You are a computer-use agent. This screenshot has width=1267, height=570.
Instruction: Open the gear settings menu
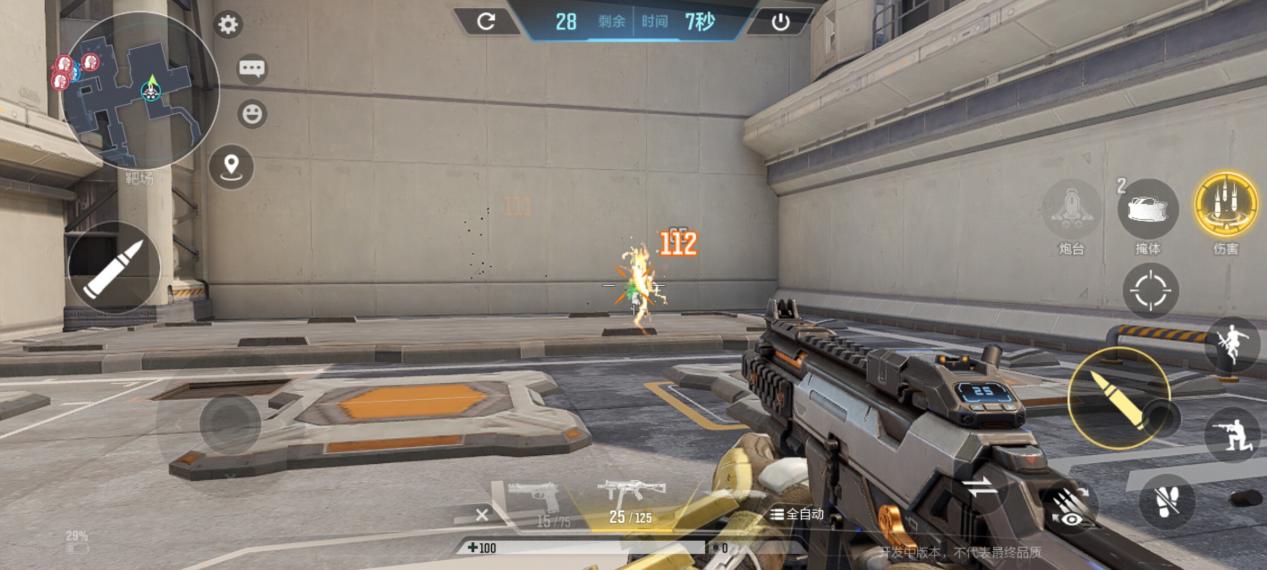pos(228,25)
